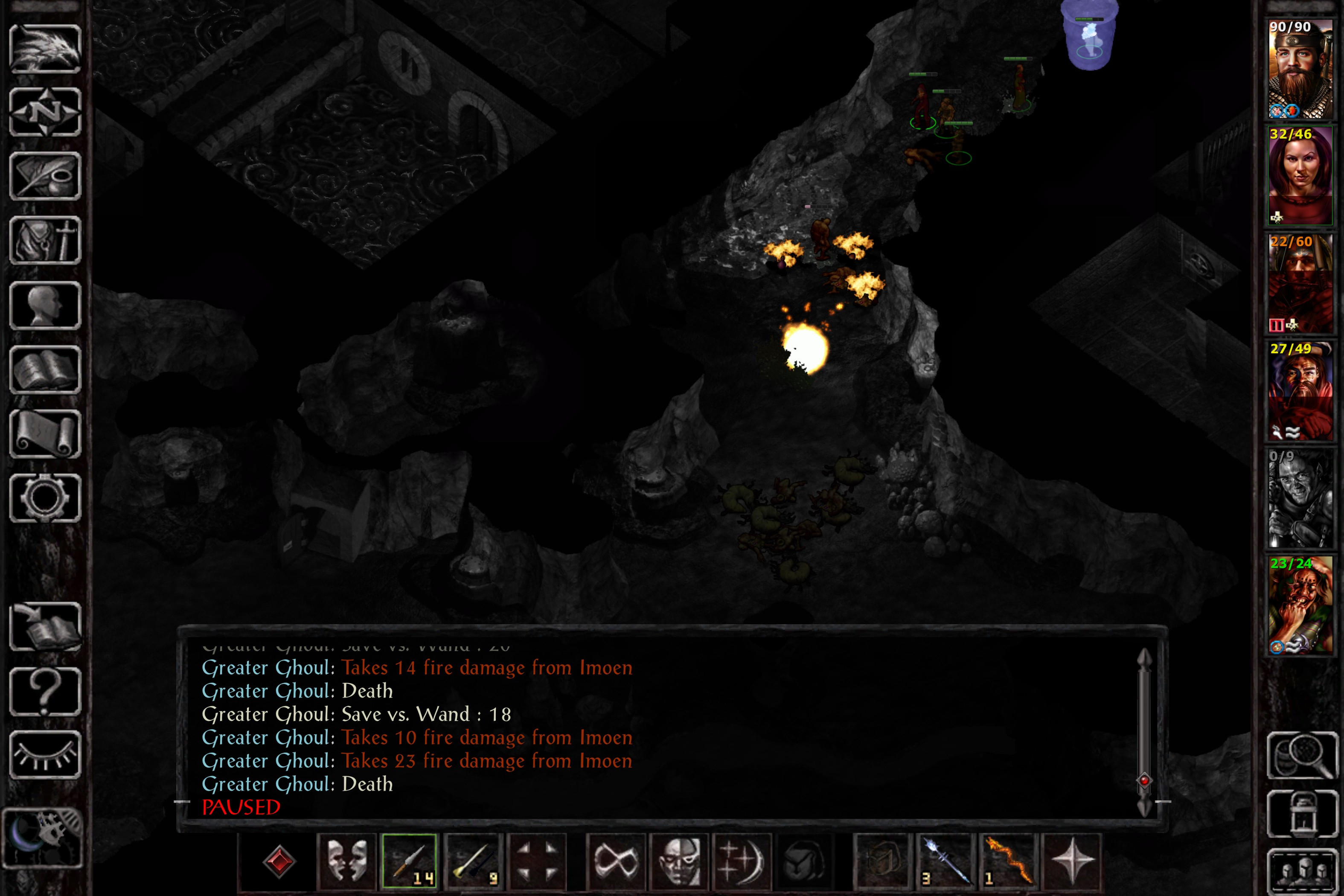Click the question mark help button

point(45,691)
